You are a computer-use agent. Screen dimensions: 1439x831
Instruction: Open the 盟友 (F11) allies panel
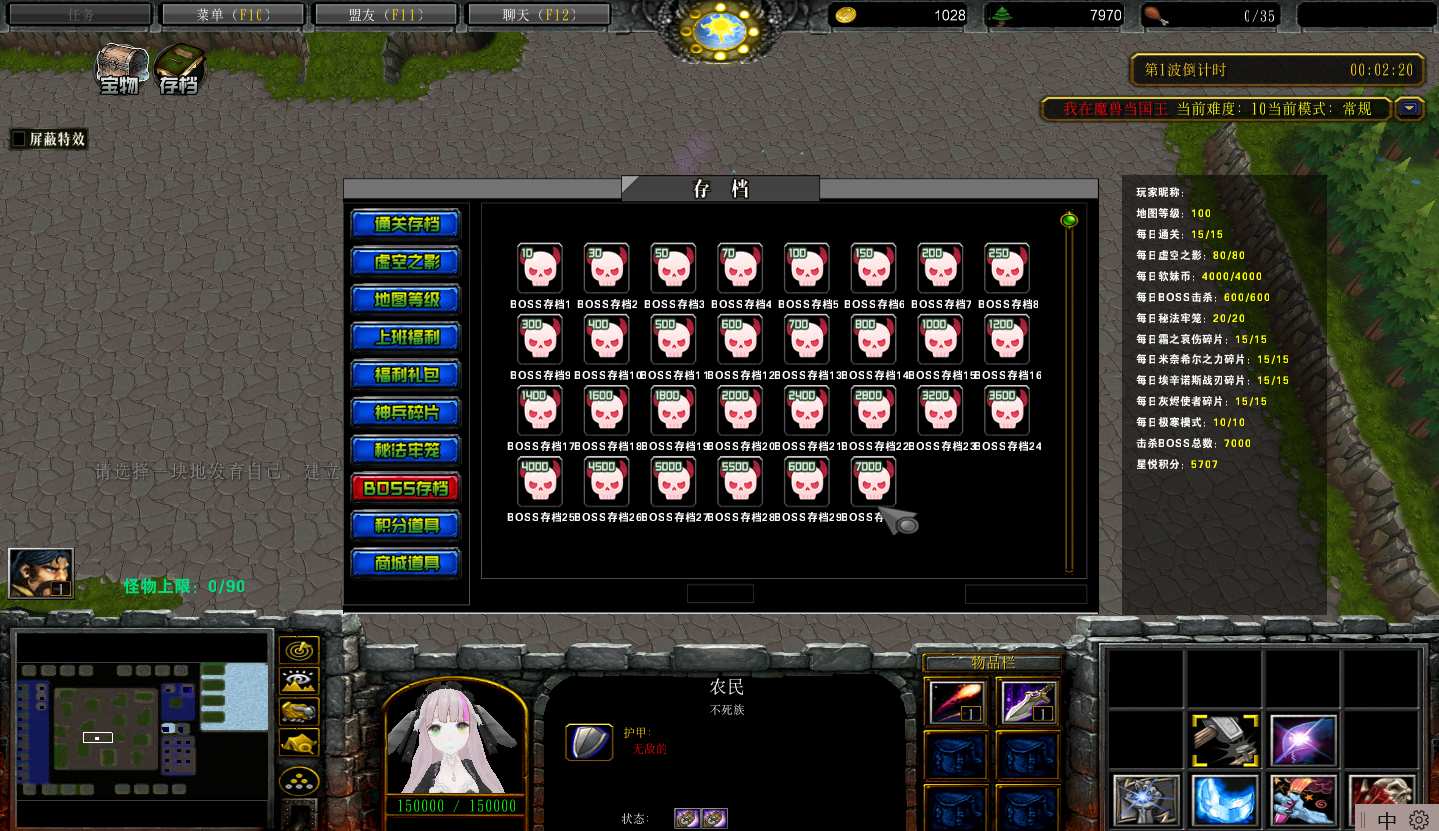click(x=387, y=15)
